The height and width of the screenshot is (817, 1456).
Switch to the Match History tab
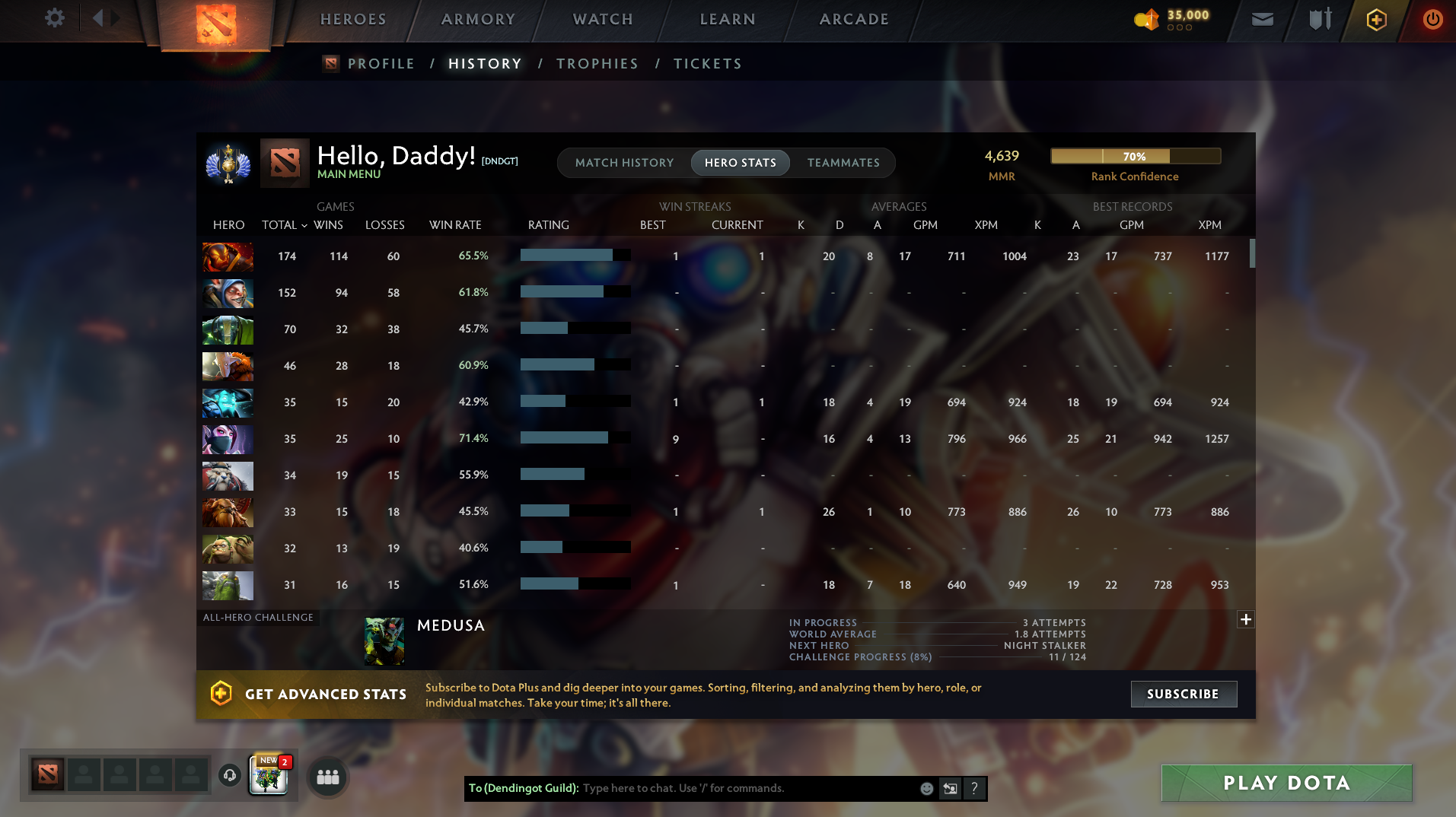coord(624,163)
